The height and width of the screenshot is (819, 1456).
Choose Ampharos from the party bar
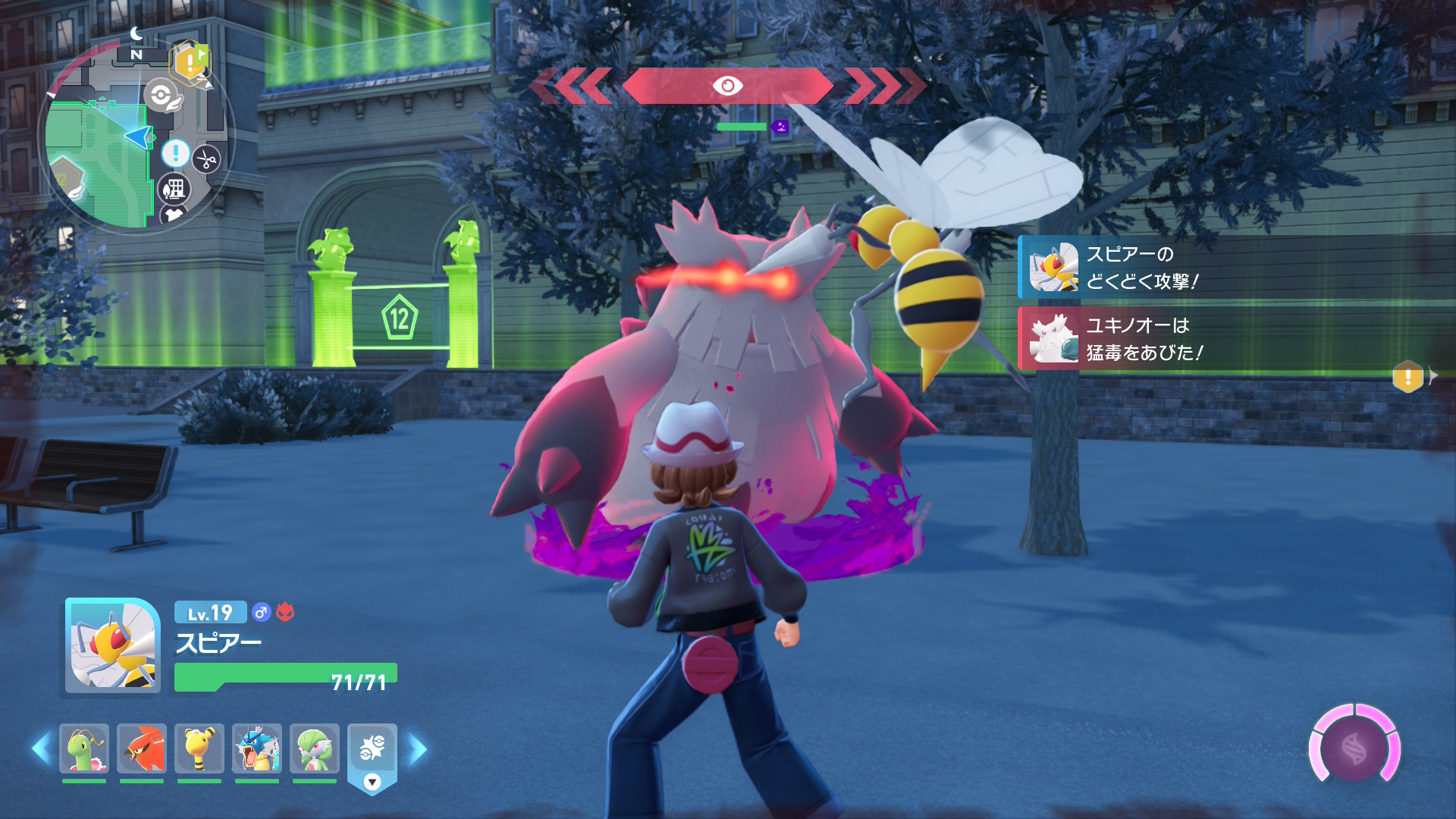coord(199,748)
